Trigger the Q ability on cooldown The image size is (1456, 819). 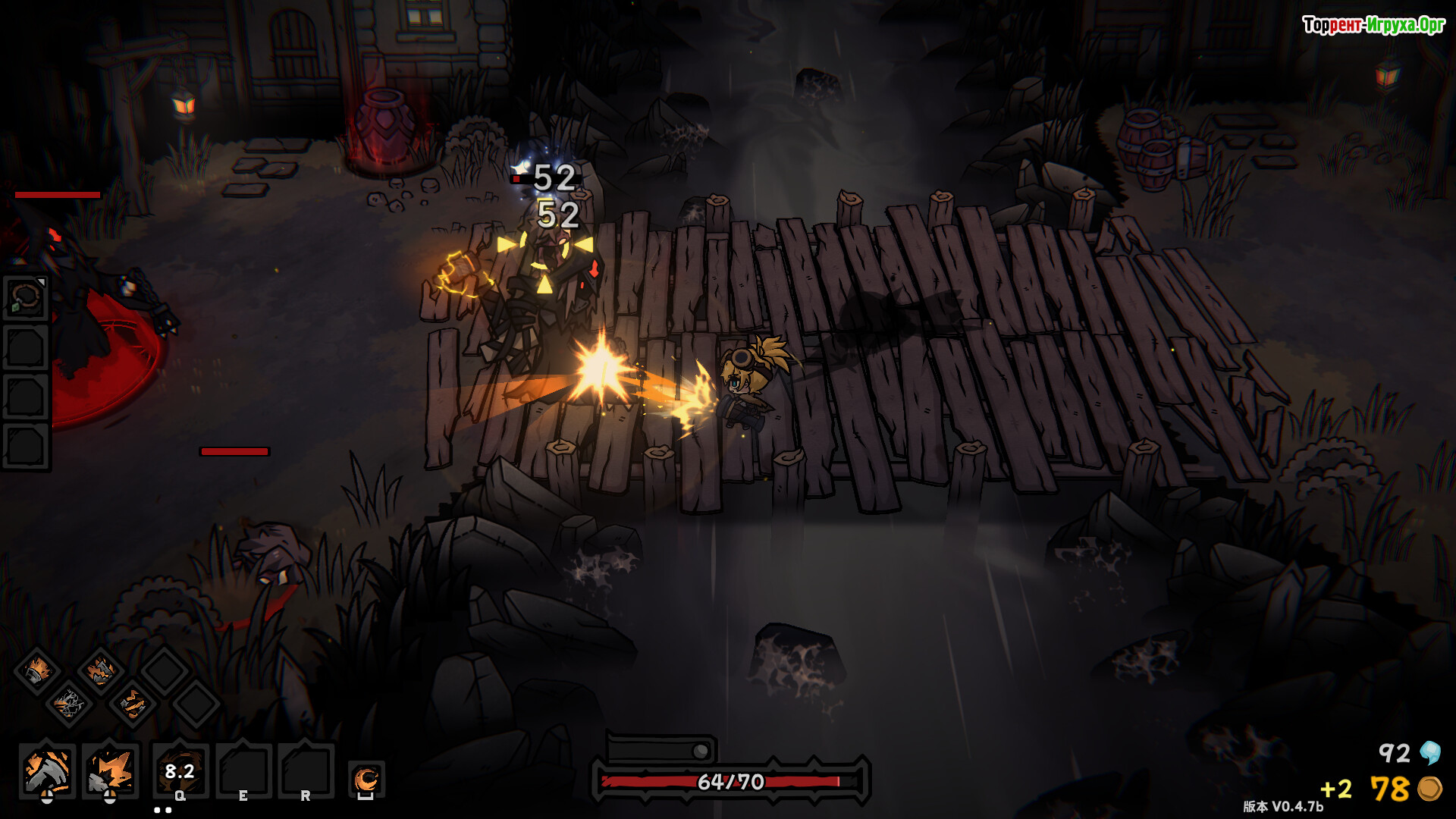tap(180, 771)
